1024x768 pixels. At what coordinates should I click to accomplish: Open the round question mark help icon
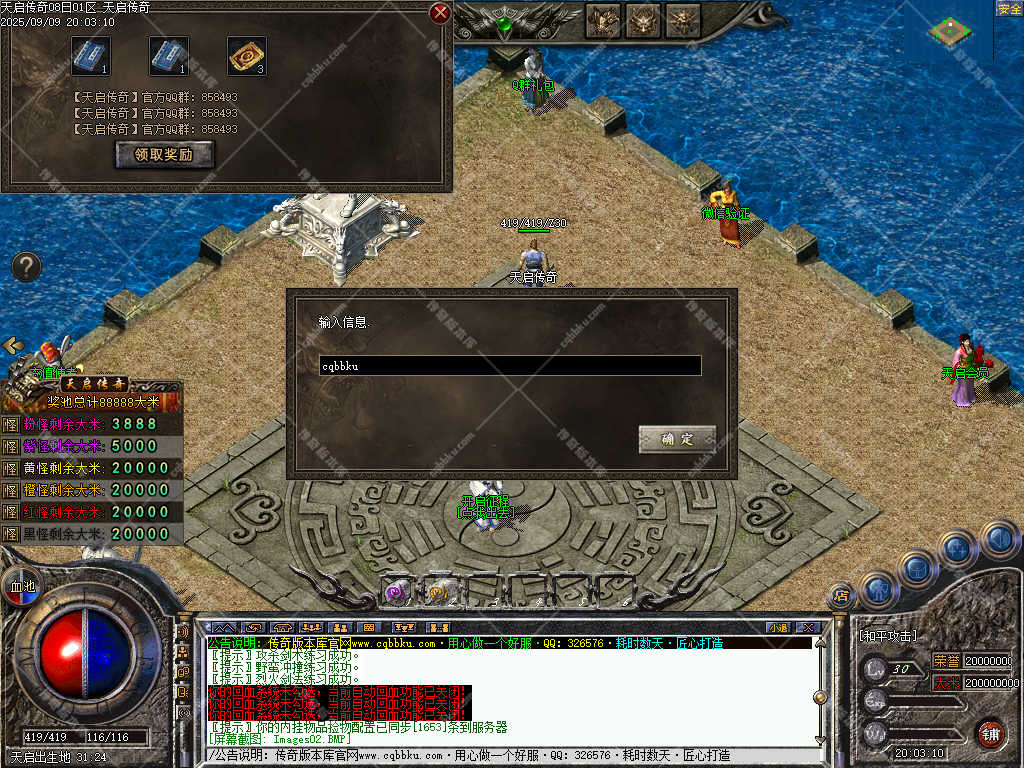tap(26, 267)
